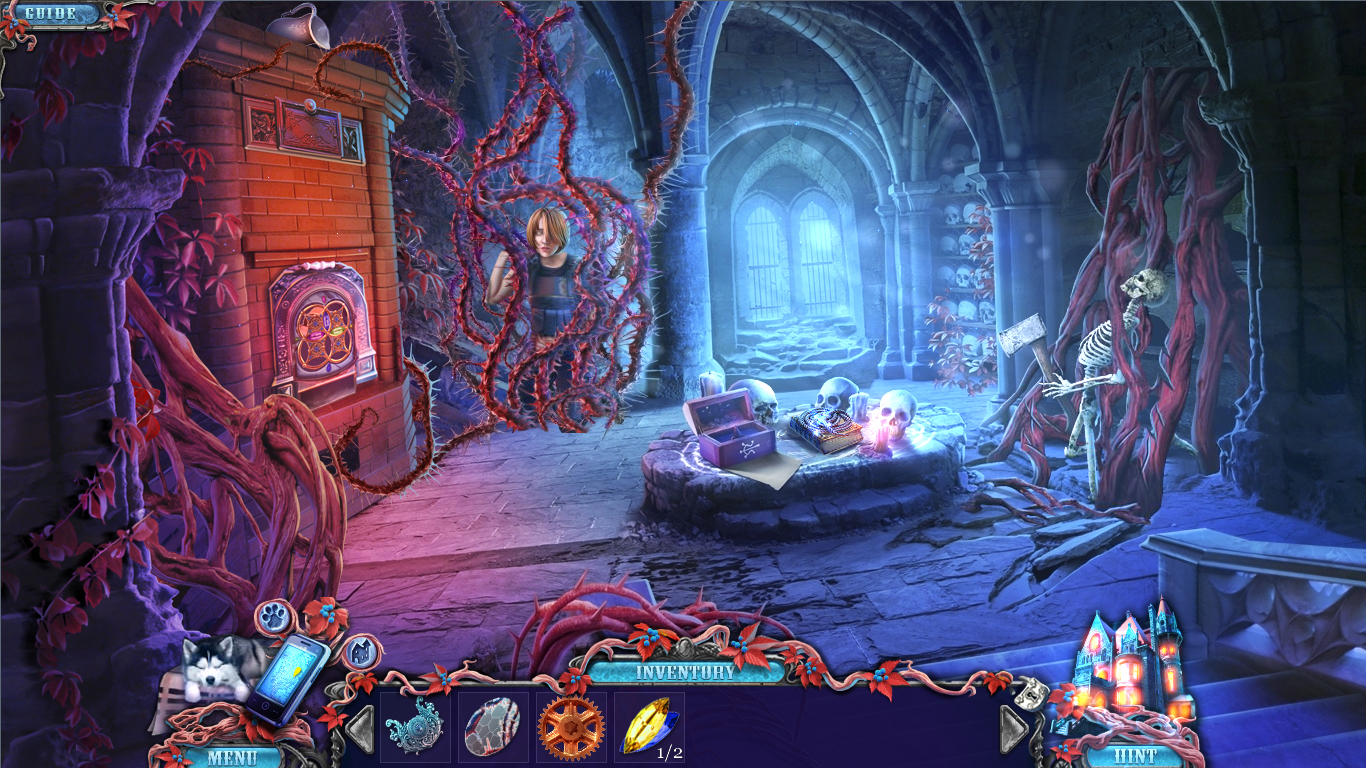Open the game Menu
Screen dimensions: 1366x768
point(232,755)
